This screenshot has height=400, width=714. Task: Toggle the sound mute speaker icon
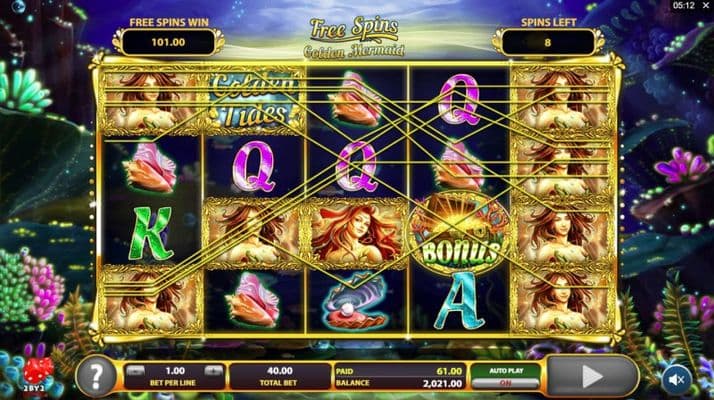pyautogui.click(x=677, y=378)
